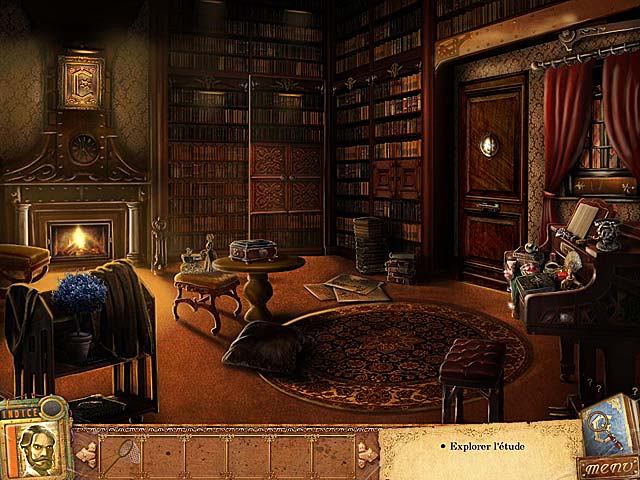Click the Indice hint portrait
This screenshot has width=640, height=480.
click(34, 447)
